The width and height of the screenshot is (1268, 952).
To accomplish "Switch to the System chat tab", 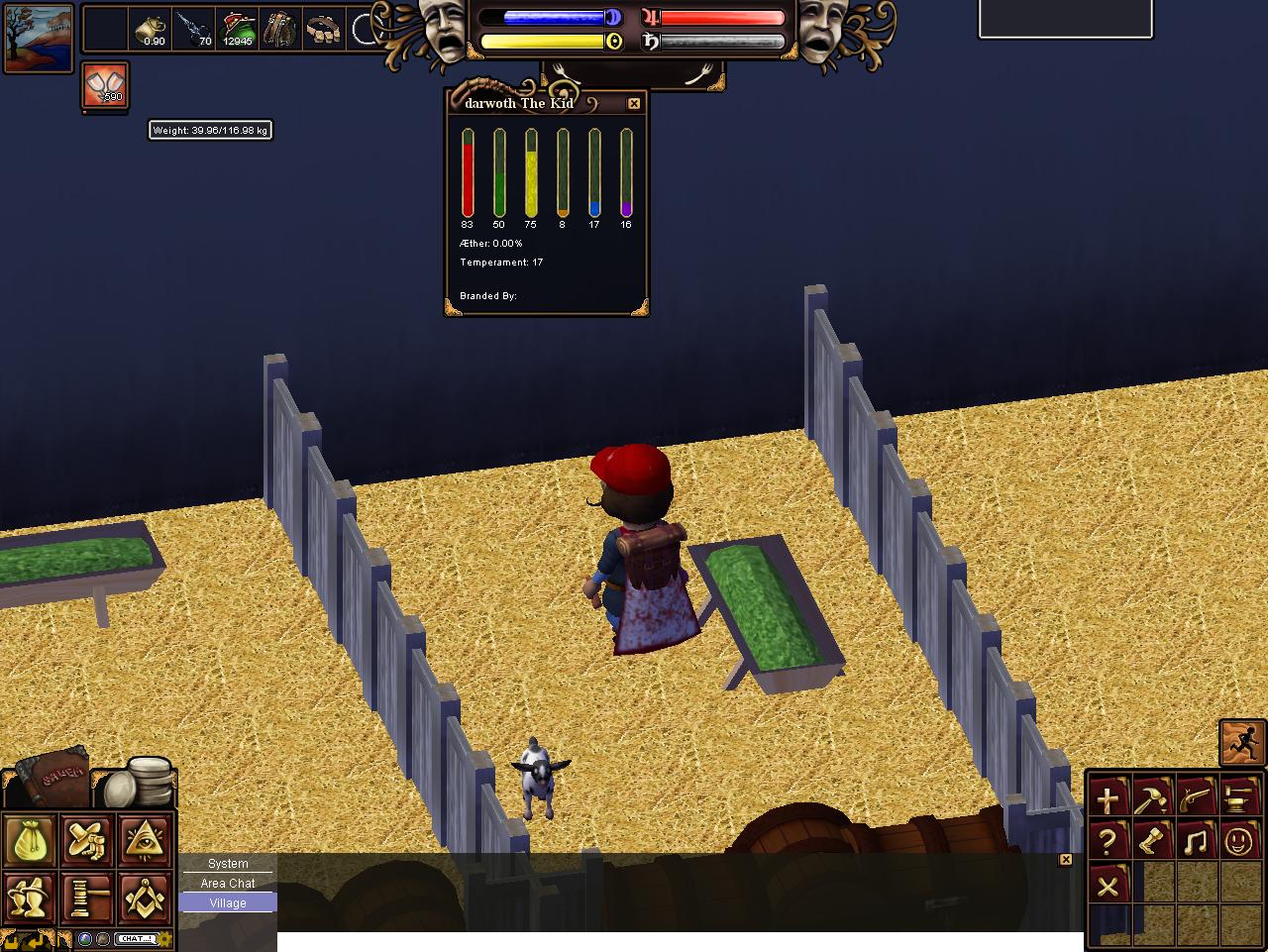I will pyautogui.click(x=228, y=864).
